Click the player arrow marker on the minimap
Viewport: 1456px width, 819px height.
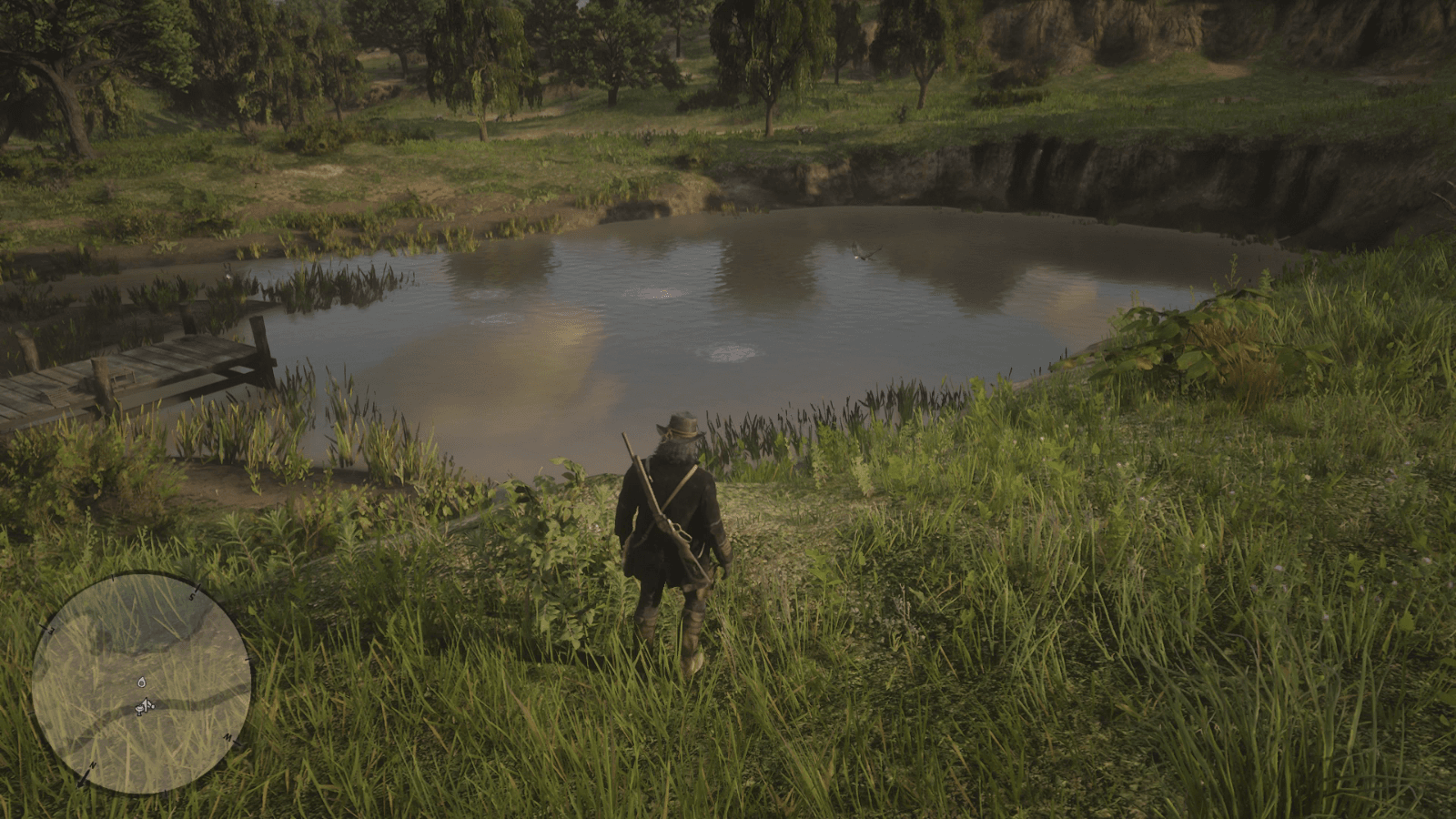144,705
